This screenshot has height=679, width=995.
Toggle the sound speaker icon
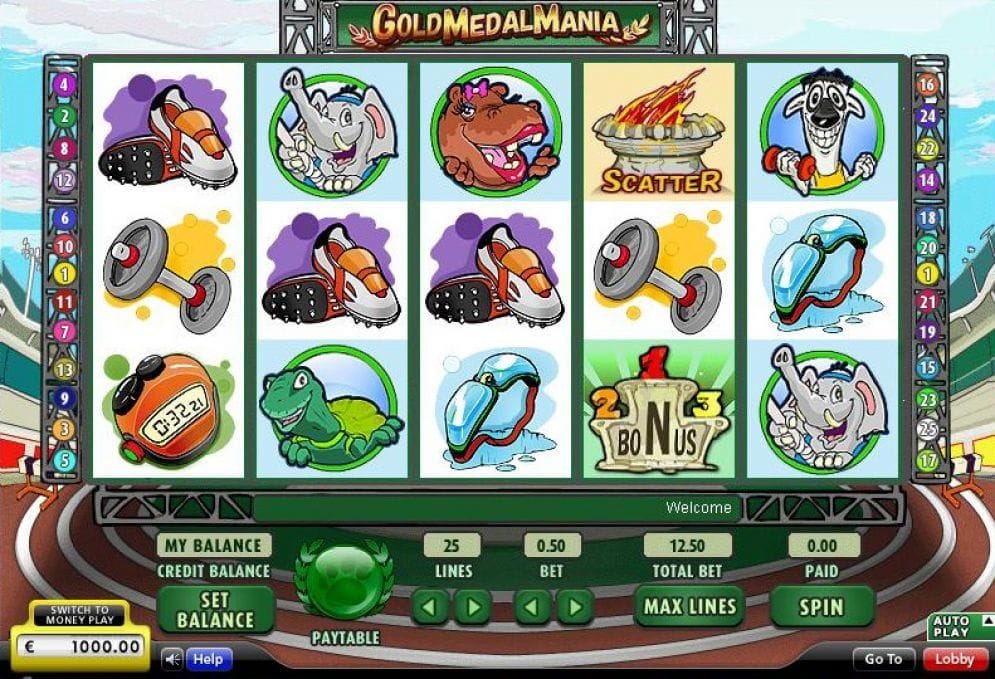pos(173,659)
